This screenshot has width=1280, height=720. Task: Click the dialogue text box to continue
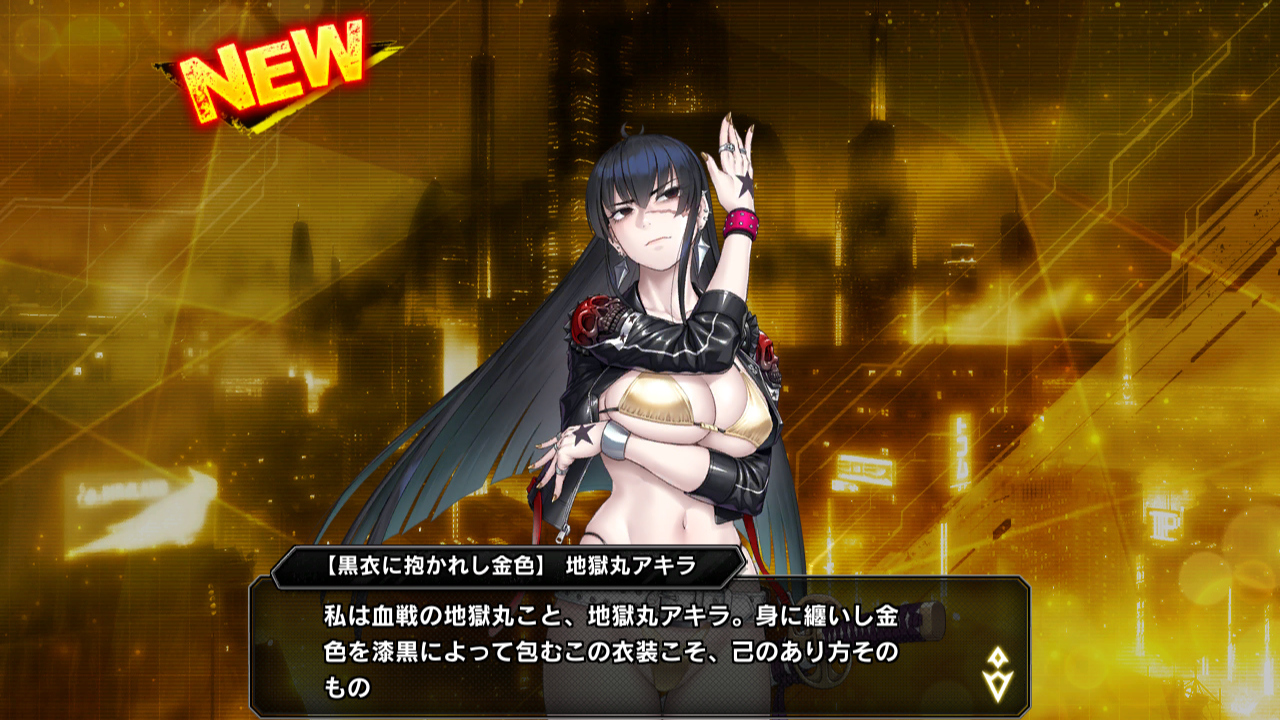click(620, 646)
